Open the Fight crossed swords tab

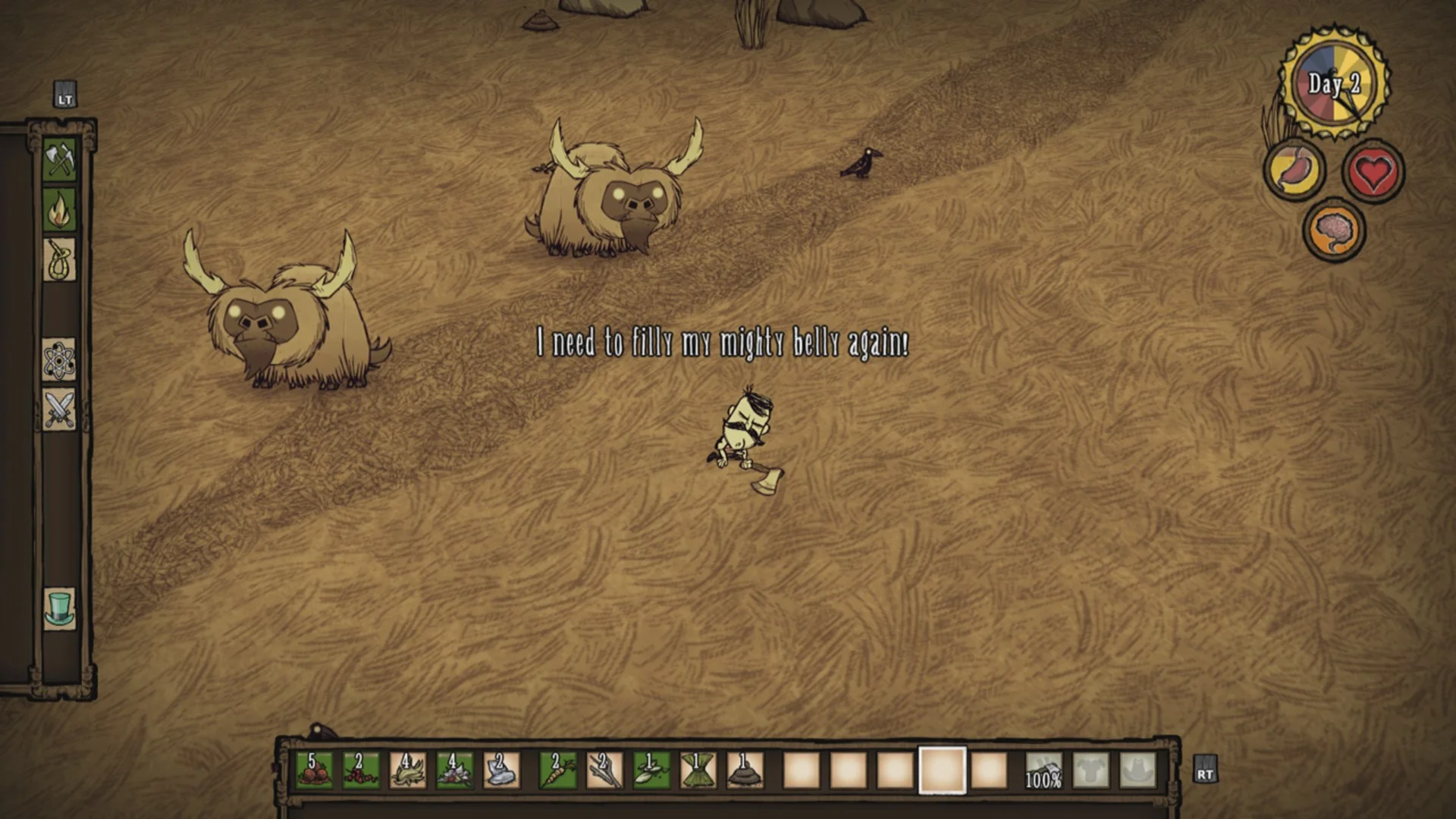[x=60, y=409]
